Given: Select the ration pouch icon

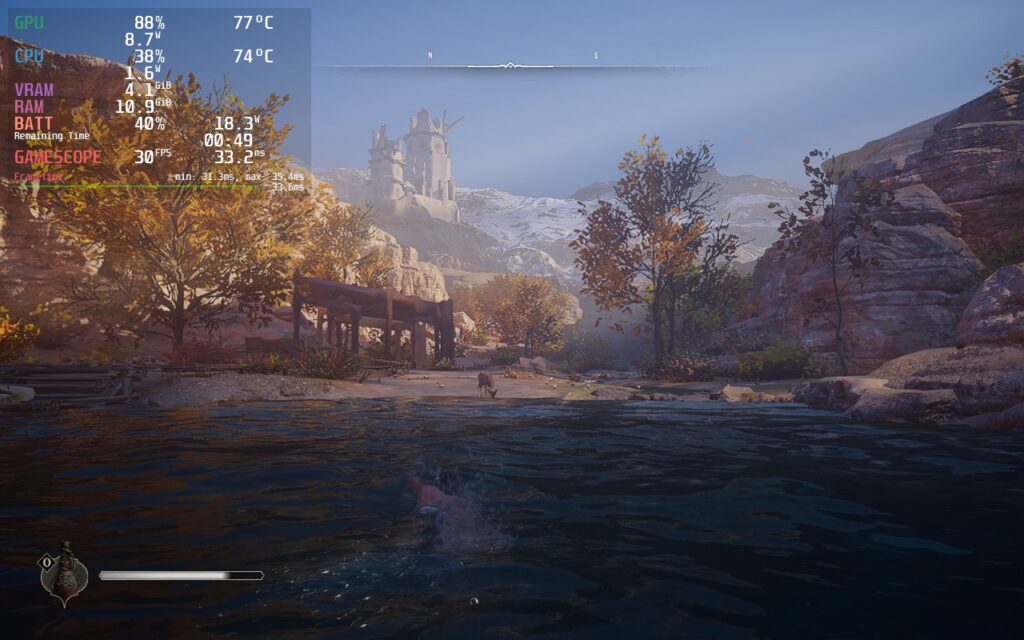Looking at the screenshot, I should click(x=65, y=576).
